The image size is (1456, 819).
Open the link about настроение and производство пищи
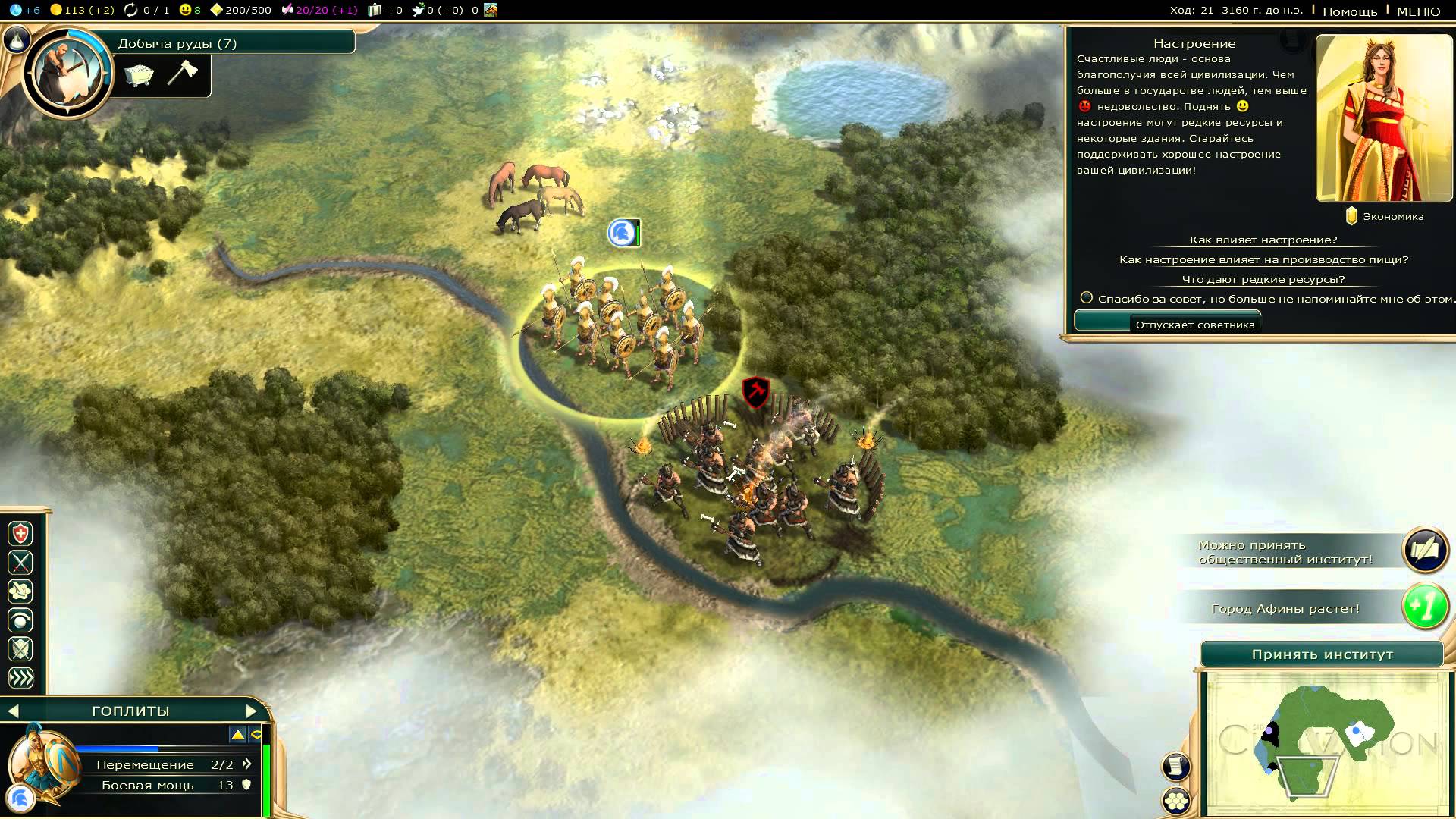[1263, 259]
